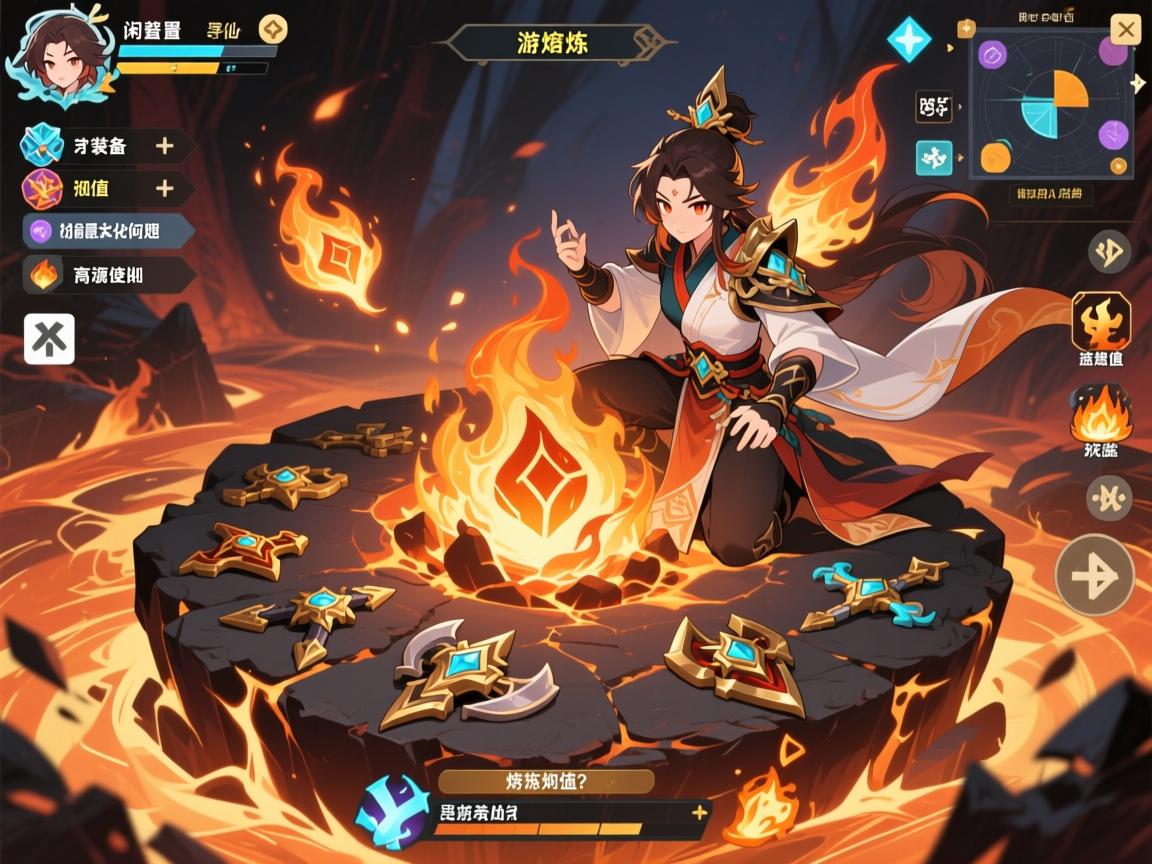Viewport: 1152px width, 864px height.
Task: Tap the grey round icon below the minimap
Action: (x=1109, y=252)
